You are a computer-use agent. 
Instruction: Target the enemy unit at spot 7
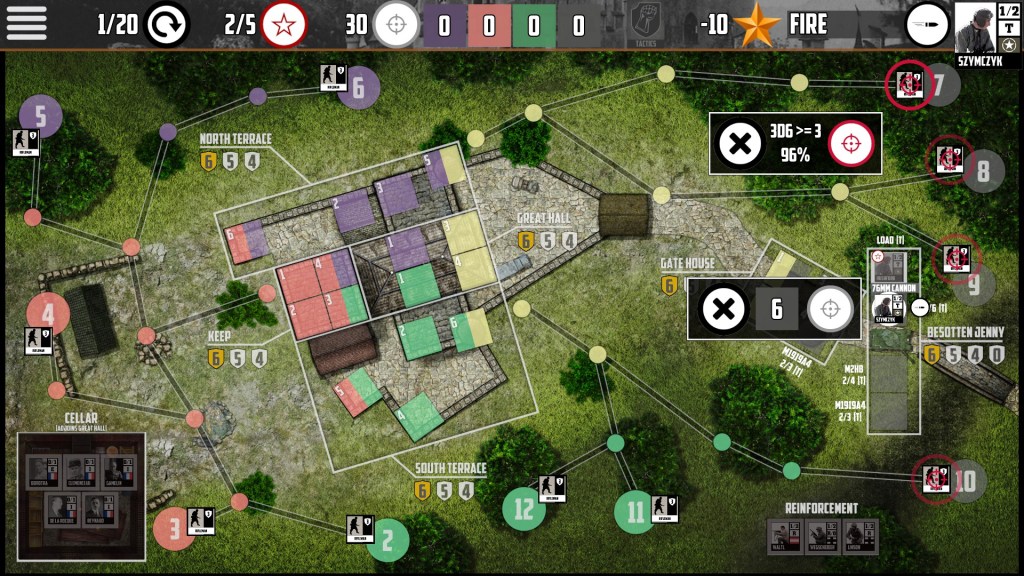click(x=909, y=83)
